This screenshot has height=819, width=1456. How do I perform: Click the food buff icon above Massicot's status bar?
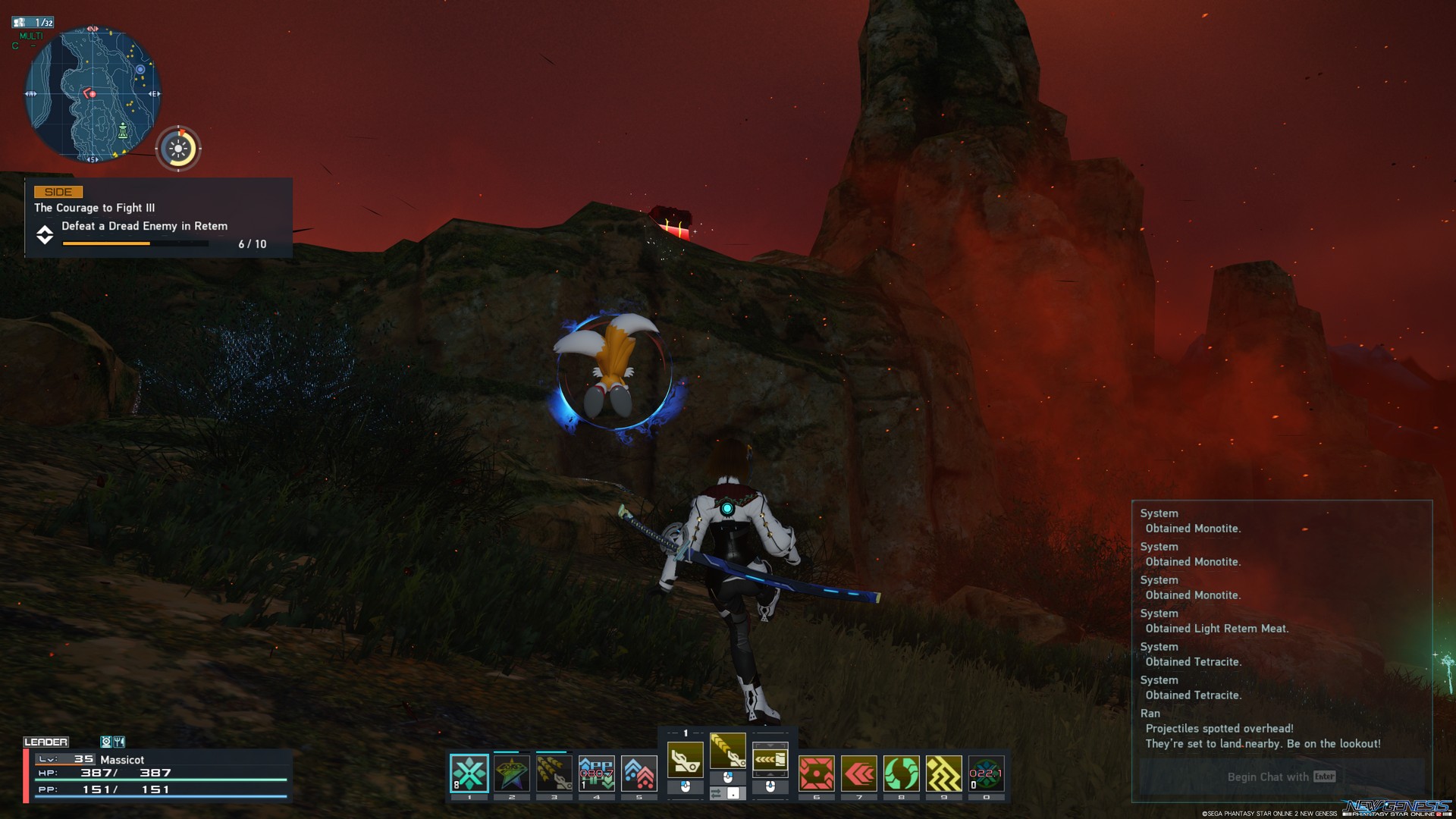119,742
